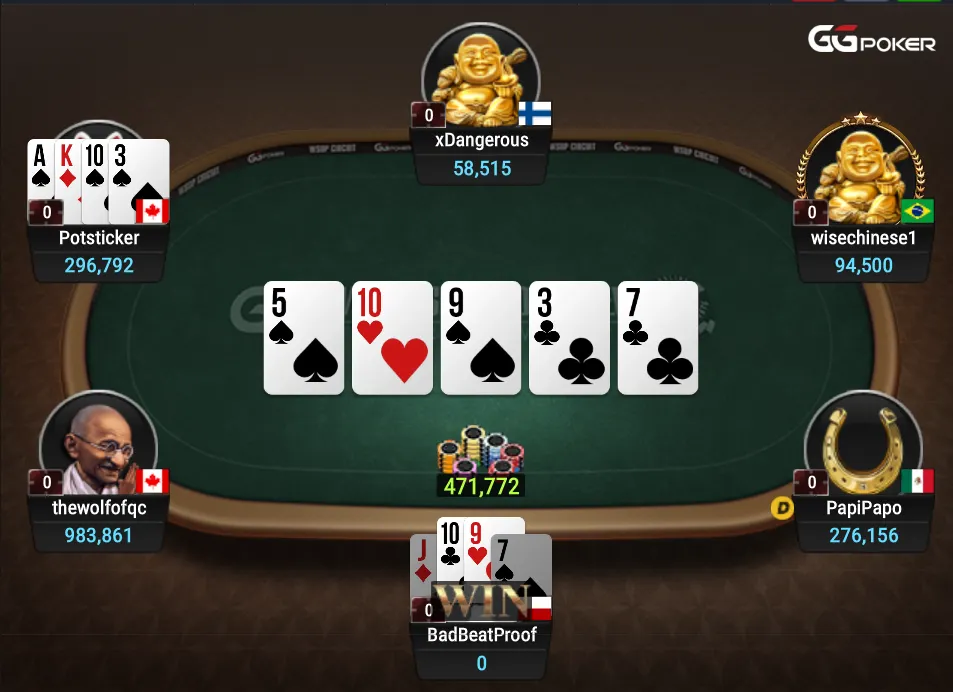View PapiPapo's golden horseshoe avatar

point(861,447)
